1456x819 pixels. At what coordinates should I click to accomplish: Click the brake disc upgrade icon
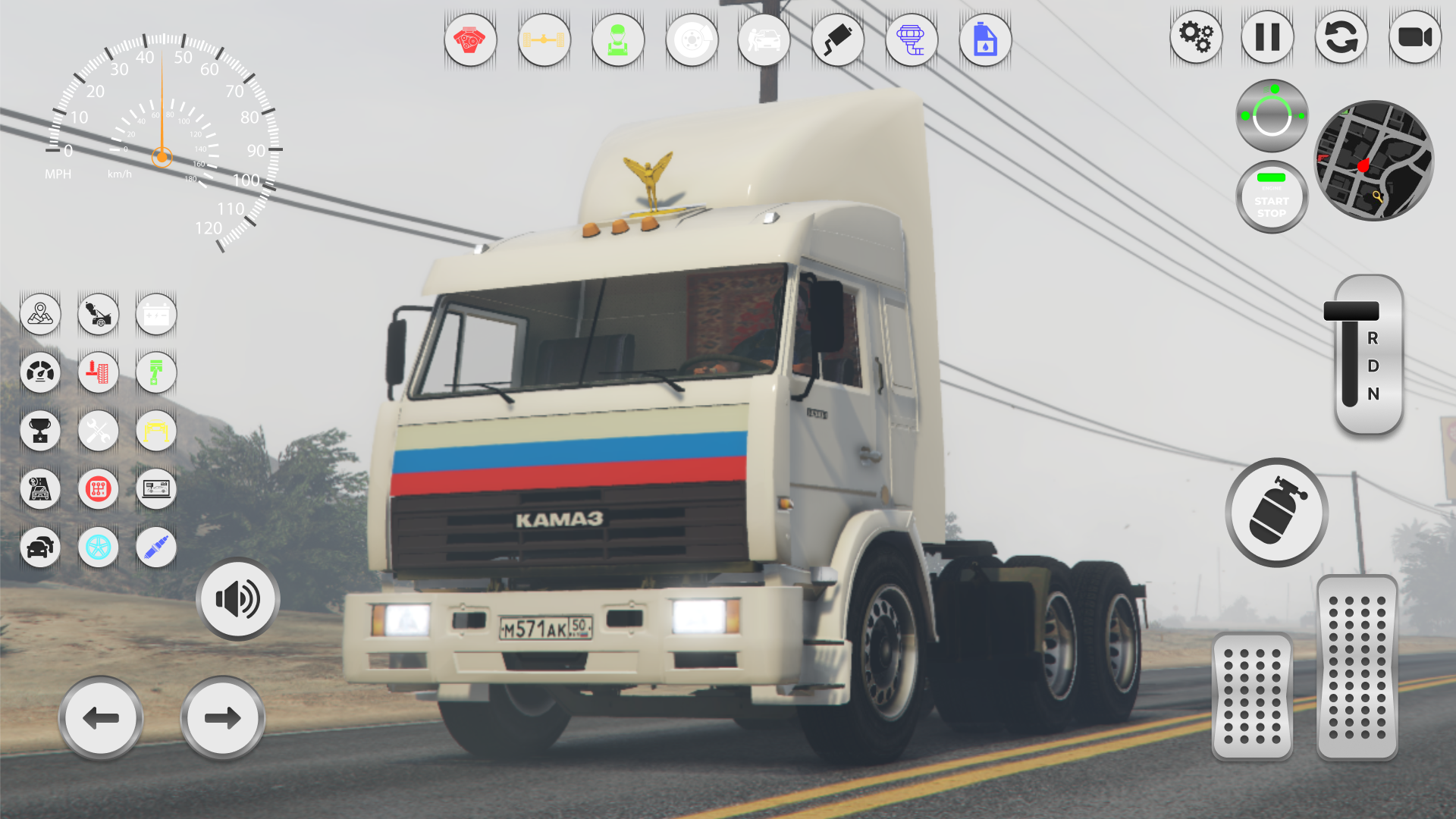(x=691, y=39)
